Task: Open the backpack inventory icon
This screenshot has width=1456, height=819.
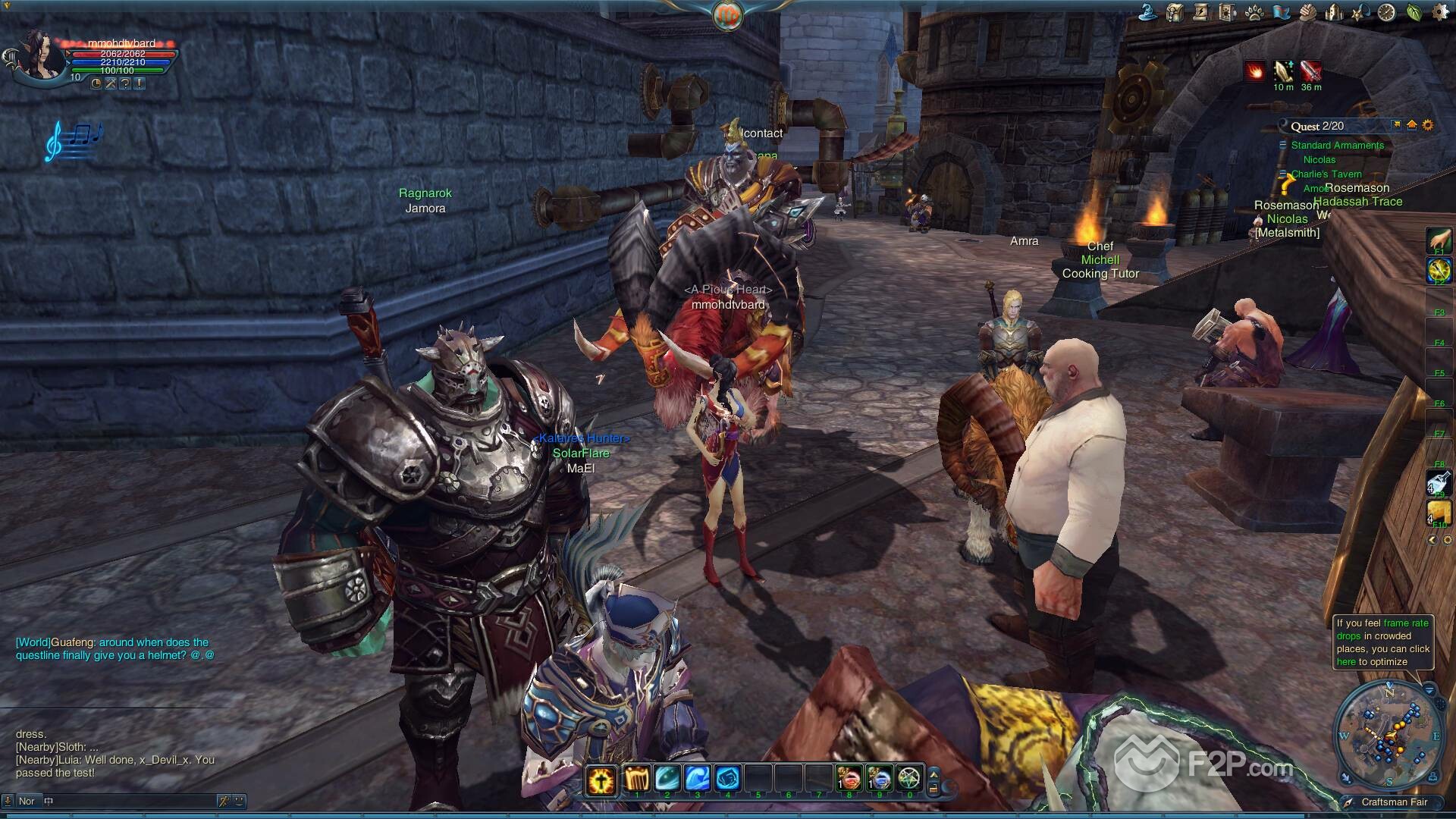Action: [x=1175, y=12]
